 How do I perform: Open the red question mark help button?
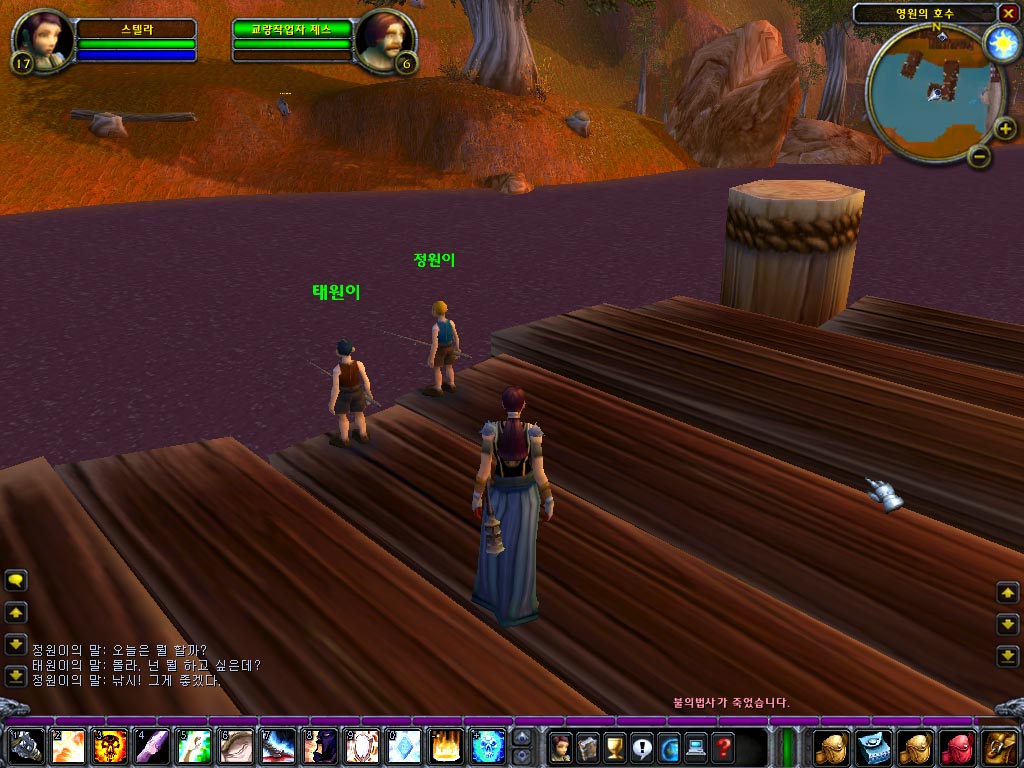click(722, 747)
